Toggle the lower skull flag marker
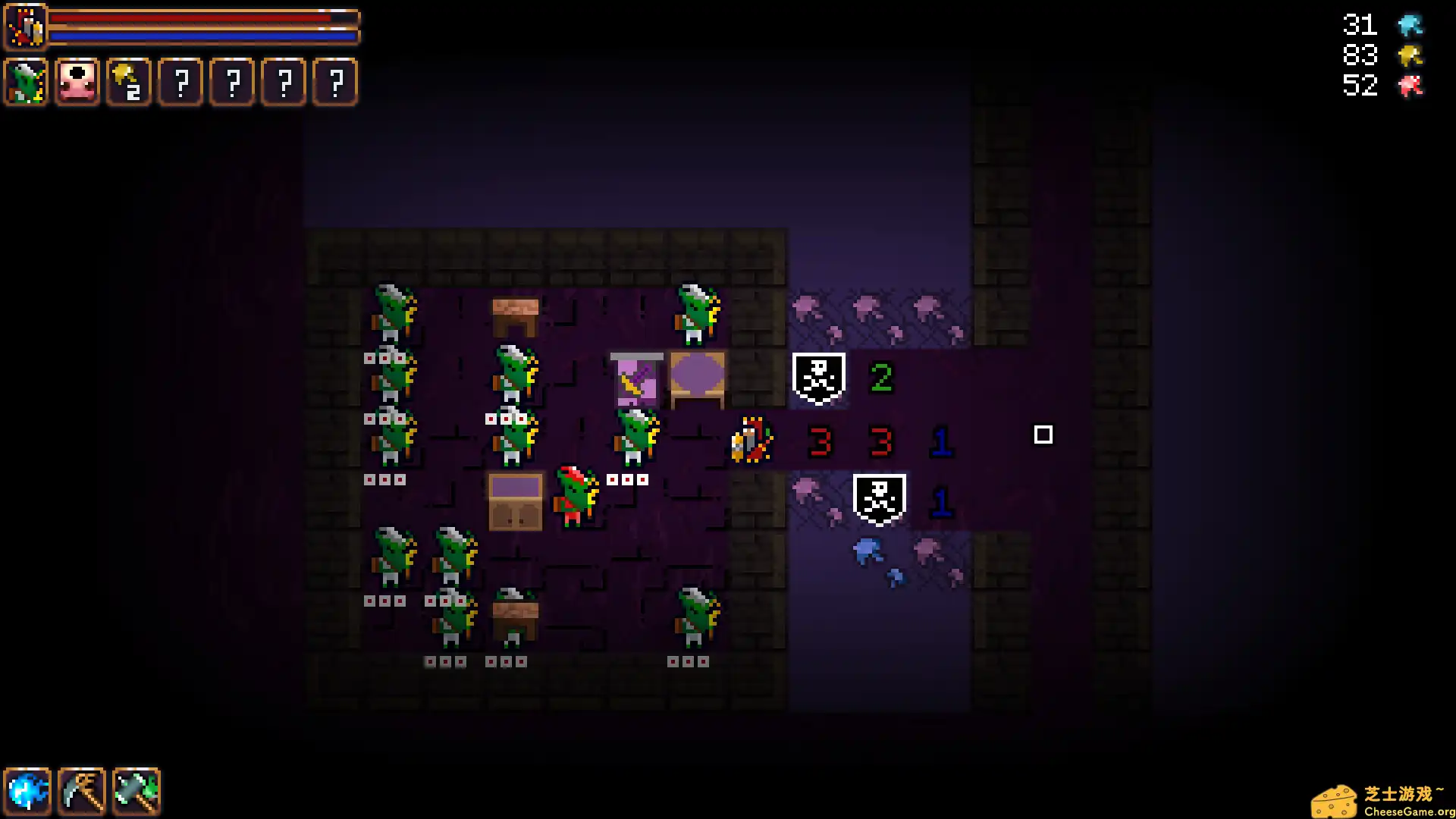The height and width of the screenshot is (819, 1456). tap(878, 497)
